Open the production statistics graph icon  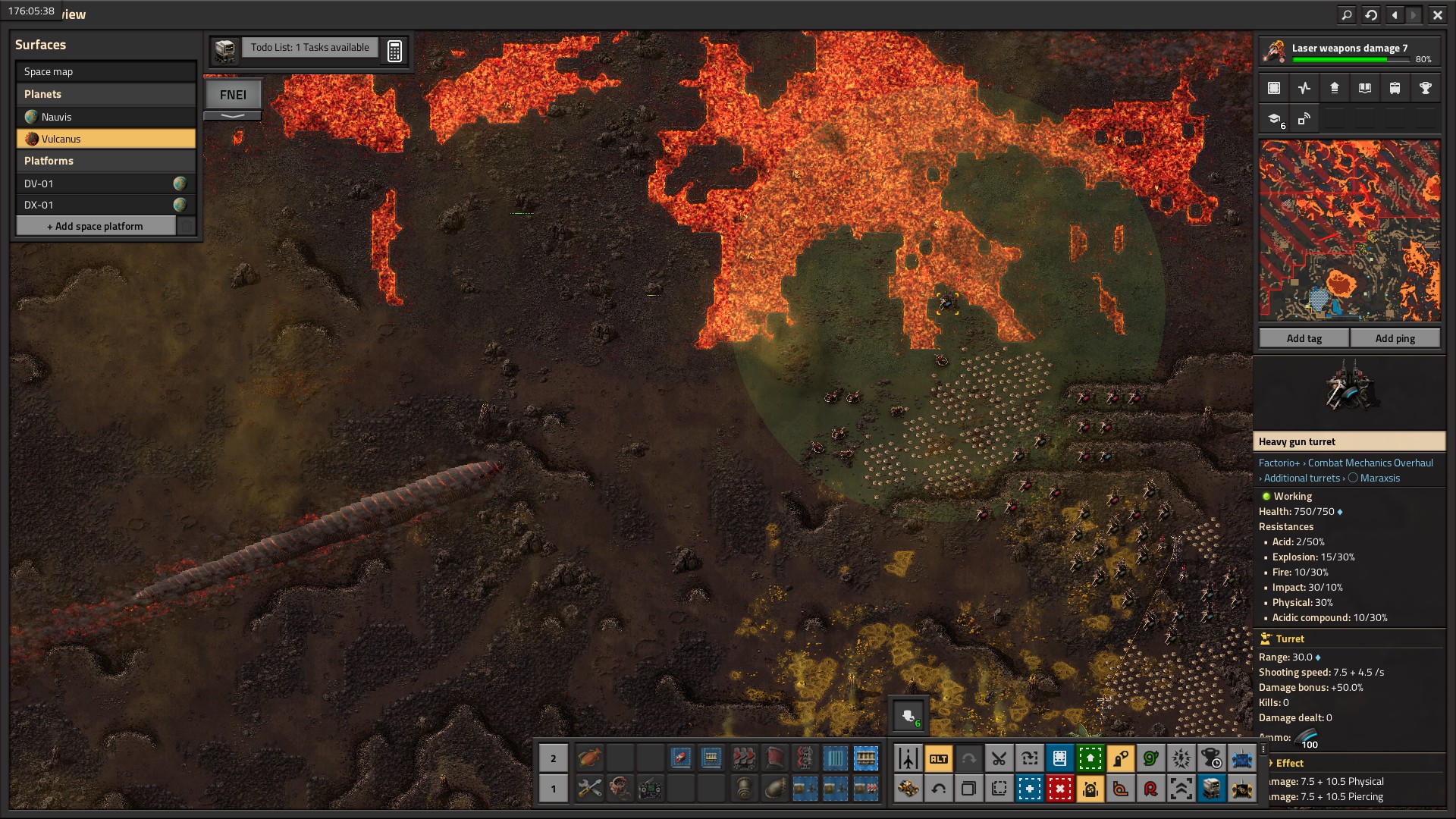(x=1304, y=88)
